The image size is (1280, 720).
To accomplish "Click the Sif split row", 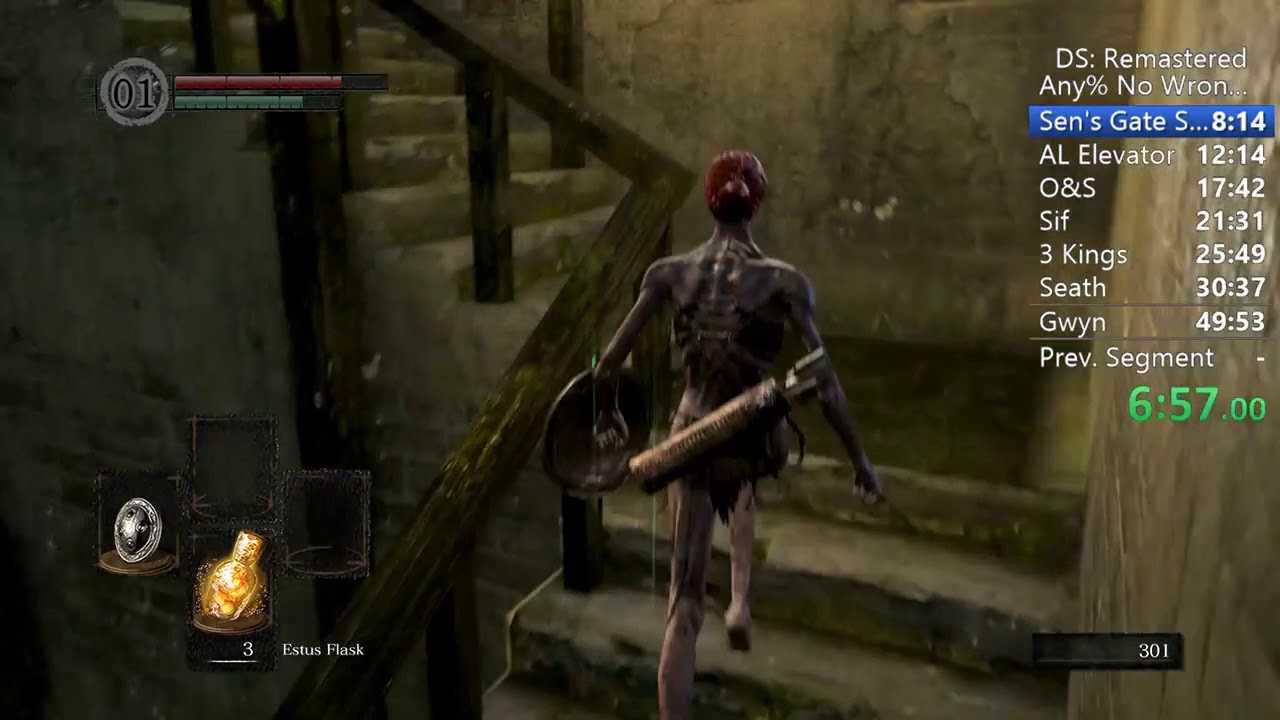I will tap(1151, 221).
